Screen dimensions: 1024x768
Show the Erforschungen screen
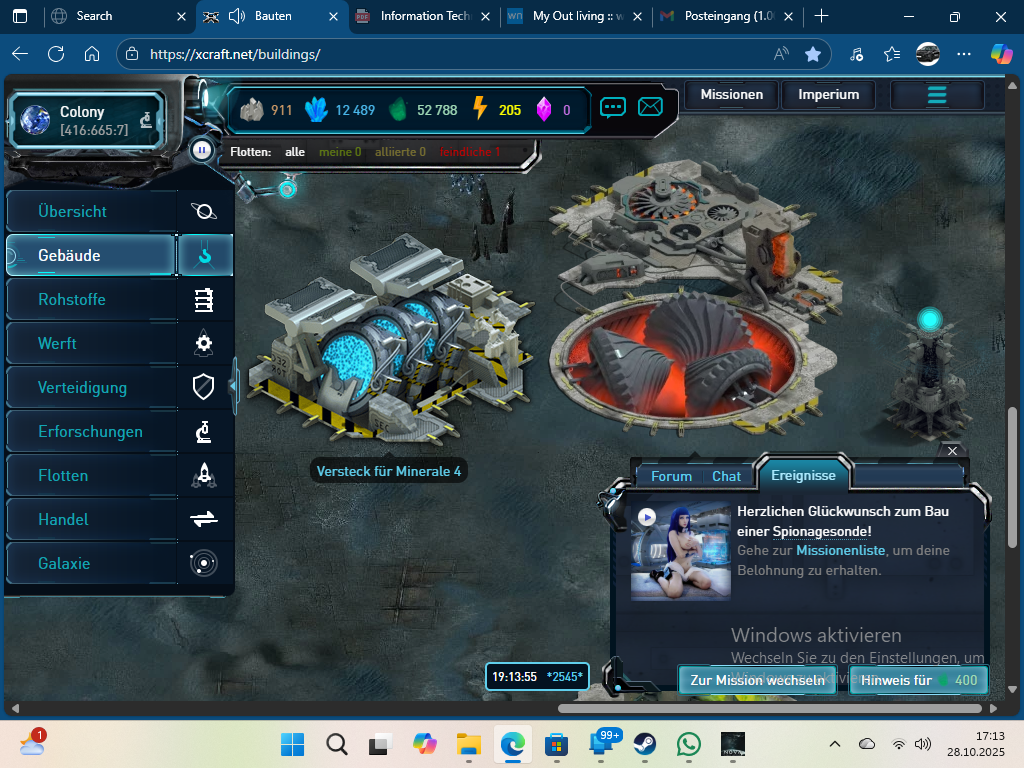(x=90, y=432)
